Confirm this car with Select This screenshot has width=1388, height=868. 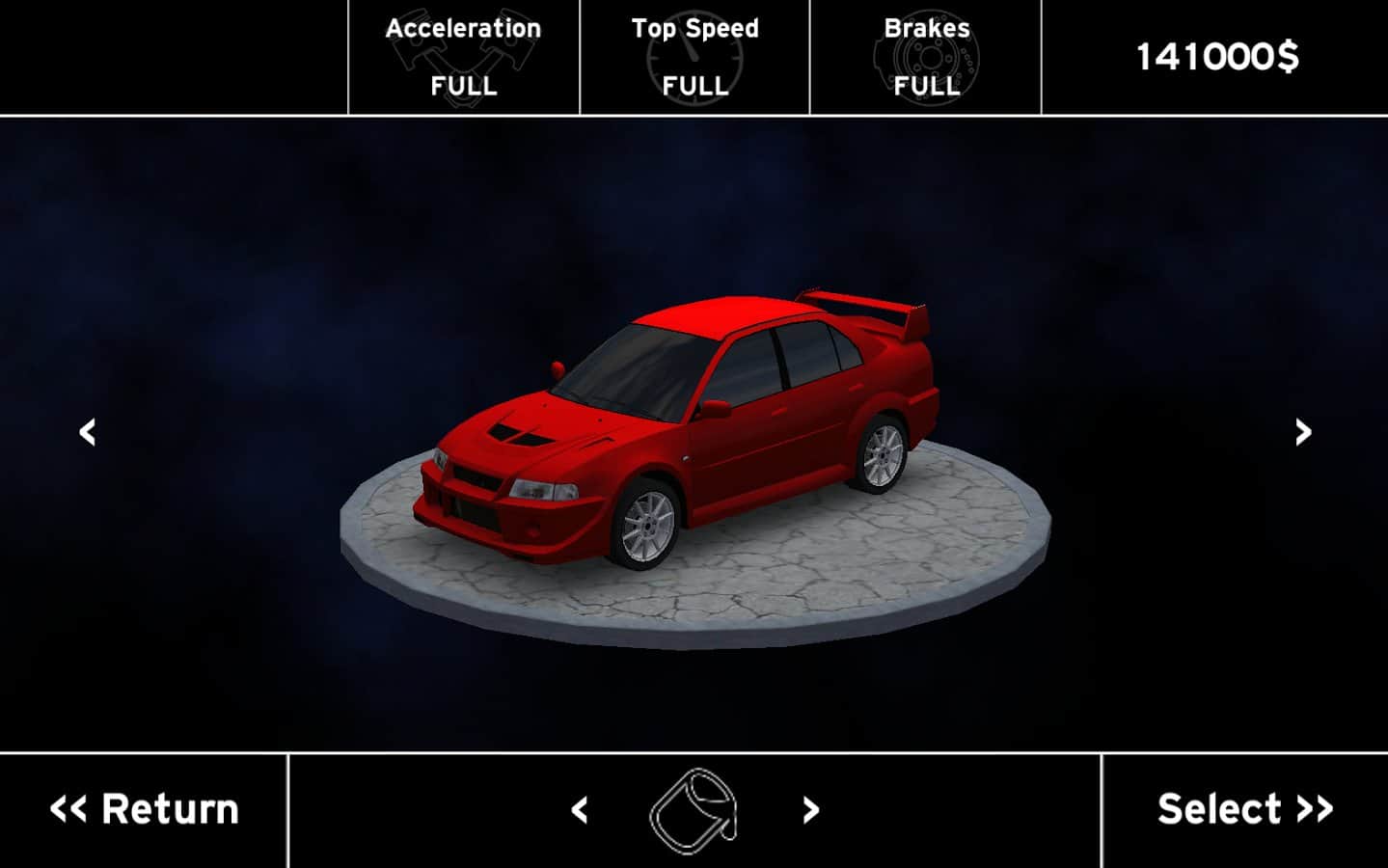click(1244, 810)
